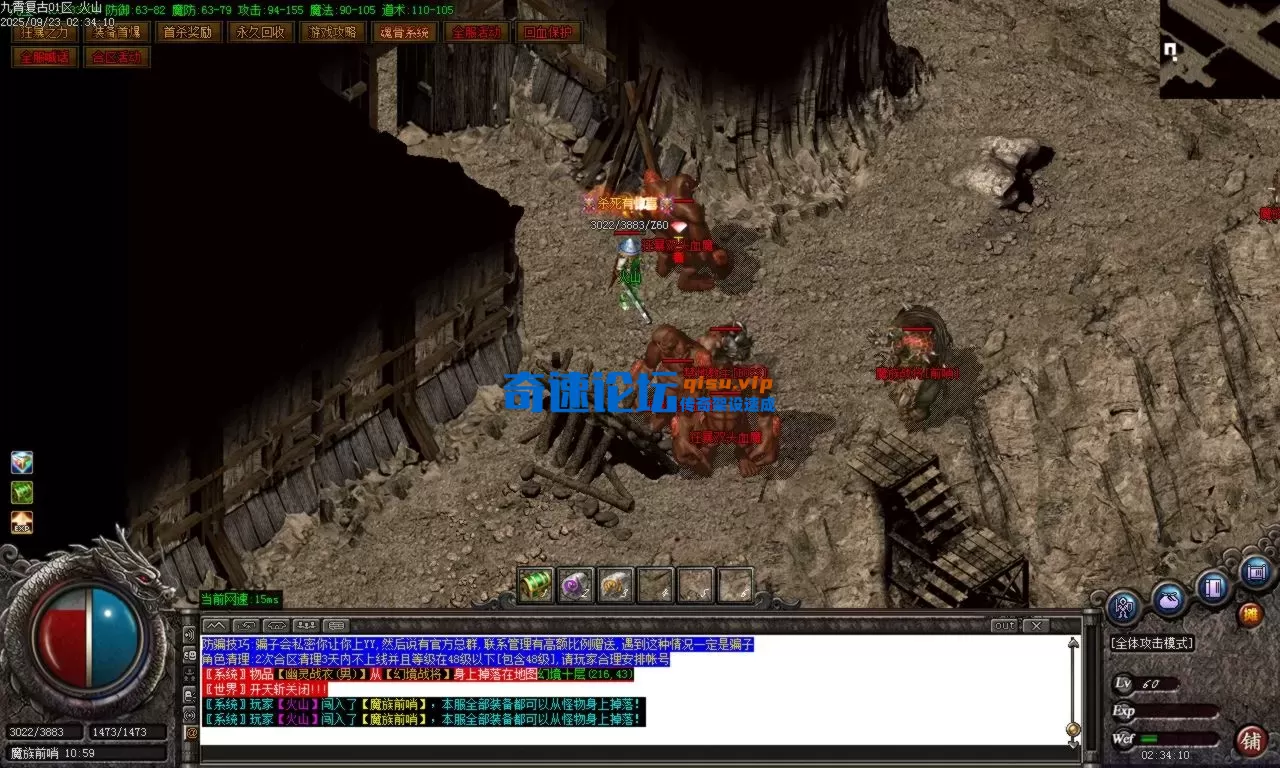The width and height of the screenshot is (1280, 768).
Task: Toggle the chat window with the out button
Action: (1004, 625)
